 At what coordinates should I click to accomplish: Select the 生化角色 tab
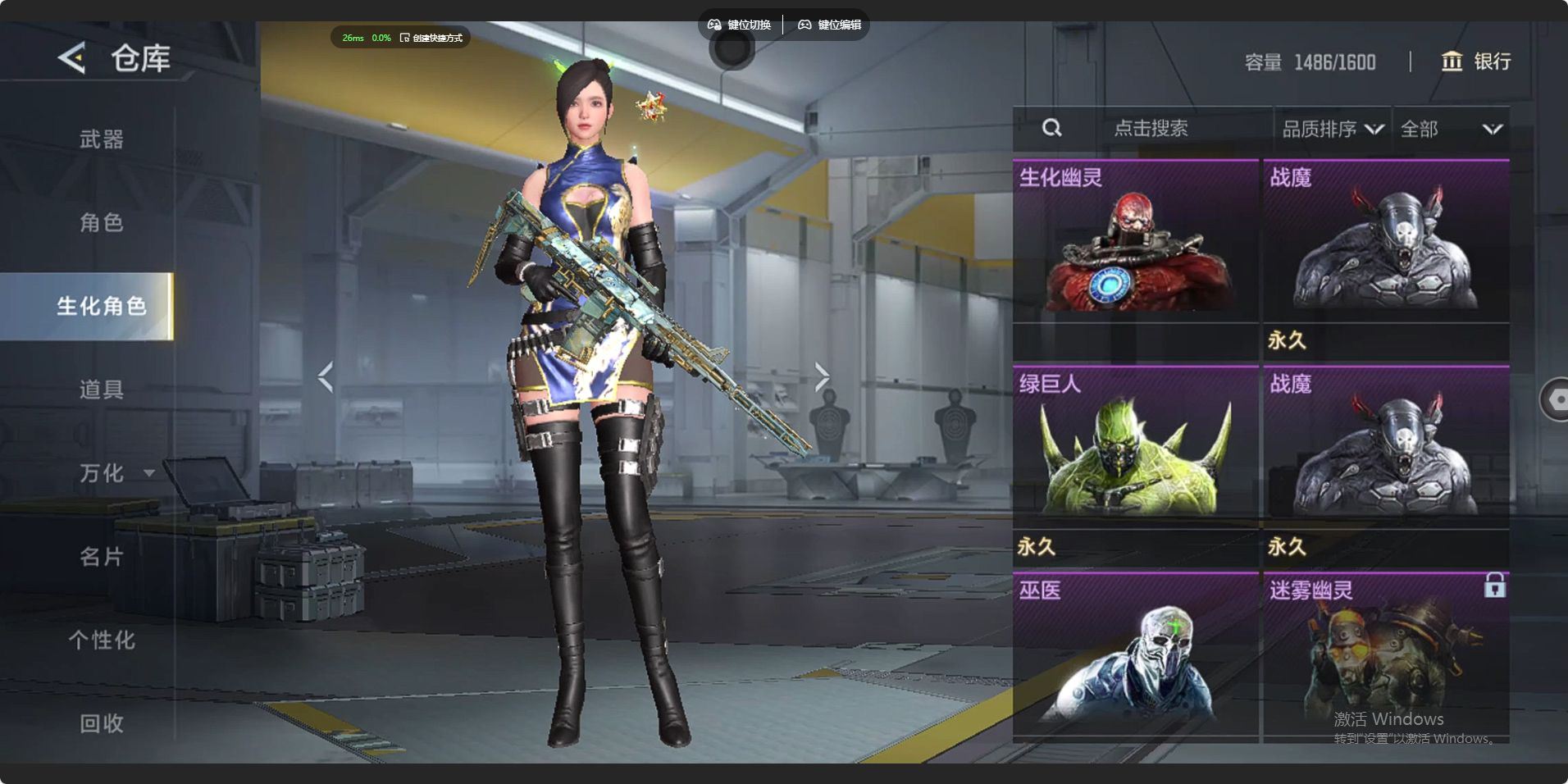click(x=101, y=306)
